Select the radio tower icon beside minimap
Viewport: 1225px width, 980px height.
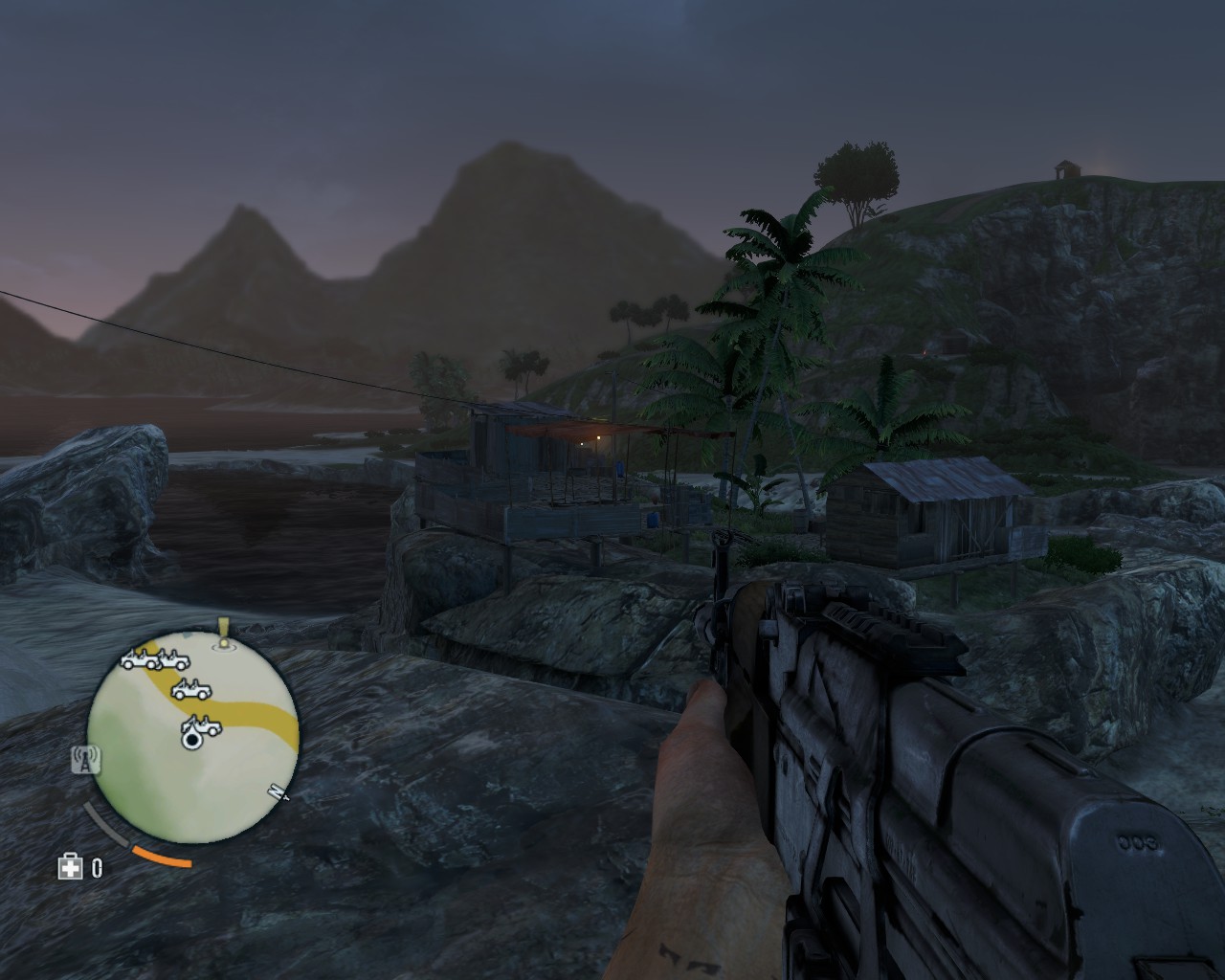click(x=86, y=759)
